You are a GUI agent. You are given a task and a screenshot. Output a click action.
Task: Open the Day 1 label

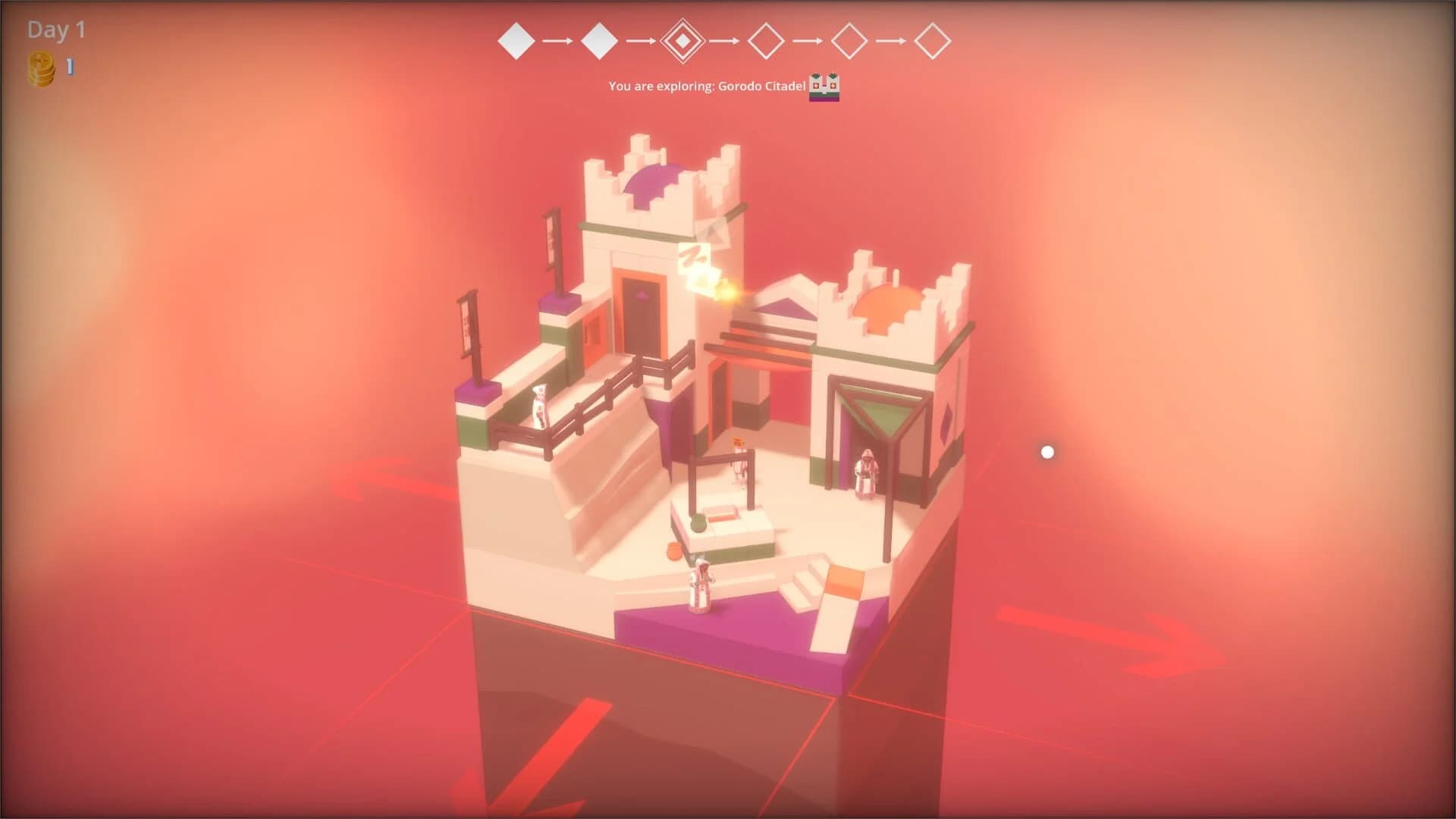[53, 32]
